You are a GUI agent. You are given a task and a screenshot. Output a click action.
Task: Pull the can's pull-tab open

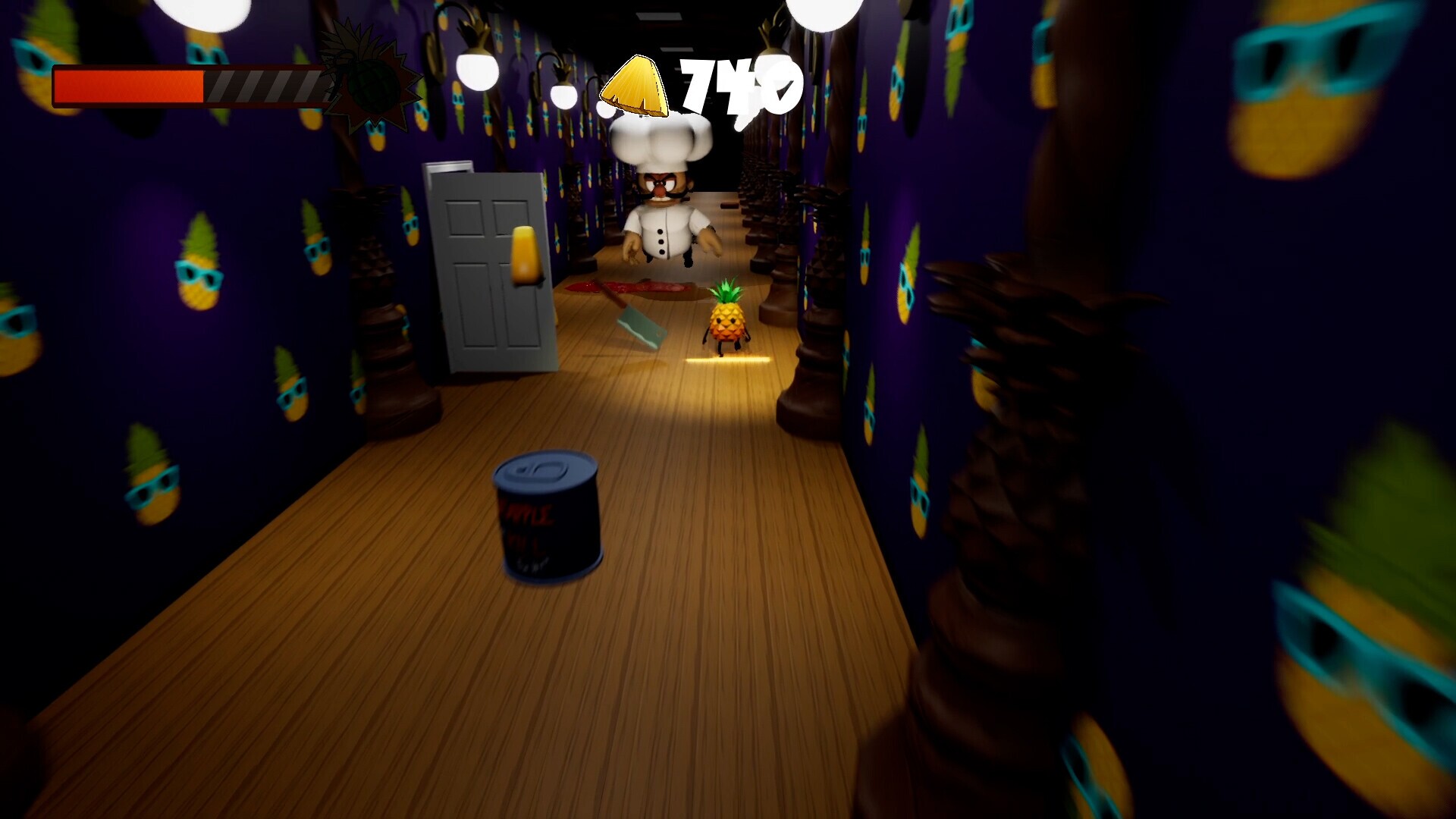coord(548,469)
